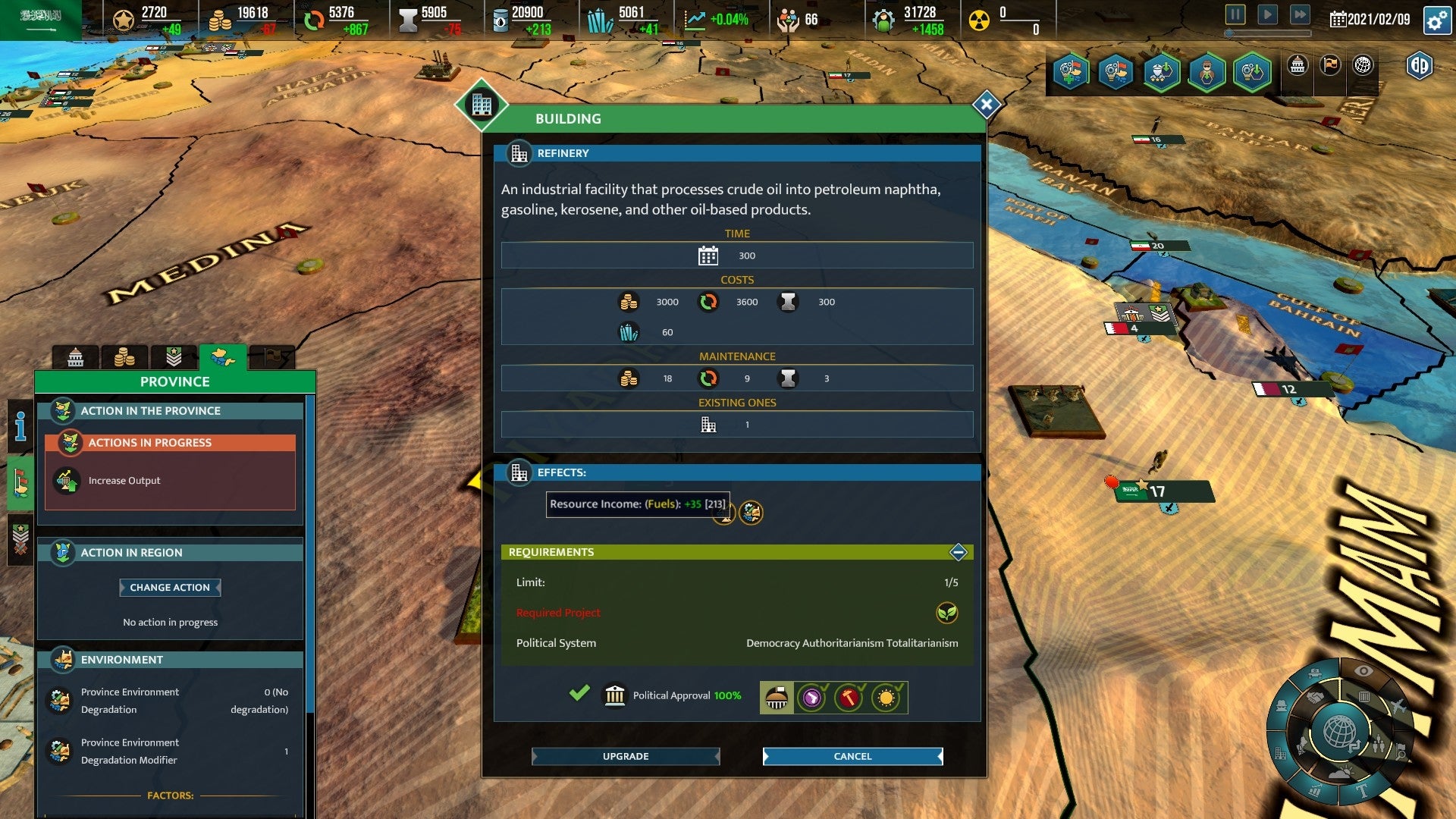
Task: Open the world globe icon top-right
Action: point(1363,66)
